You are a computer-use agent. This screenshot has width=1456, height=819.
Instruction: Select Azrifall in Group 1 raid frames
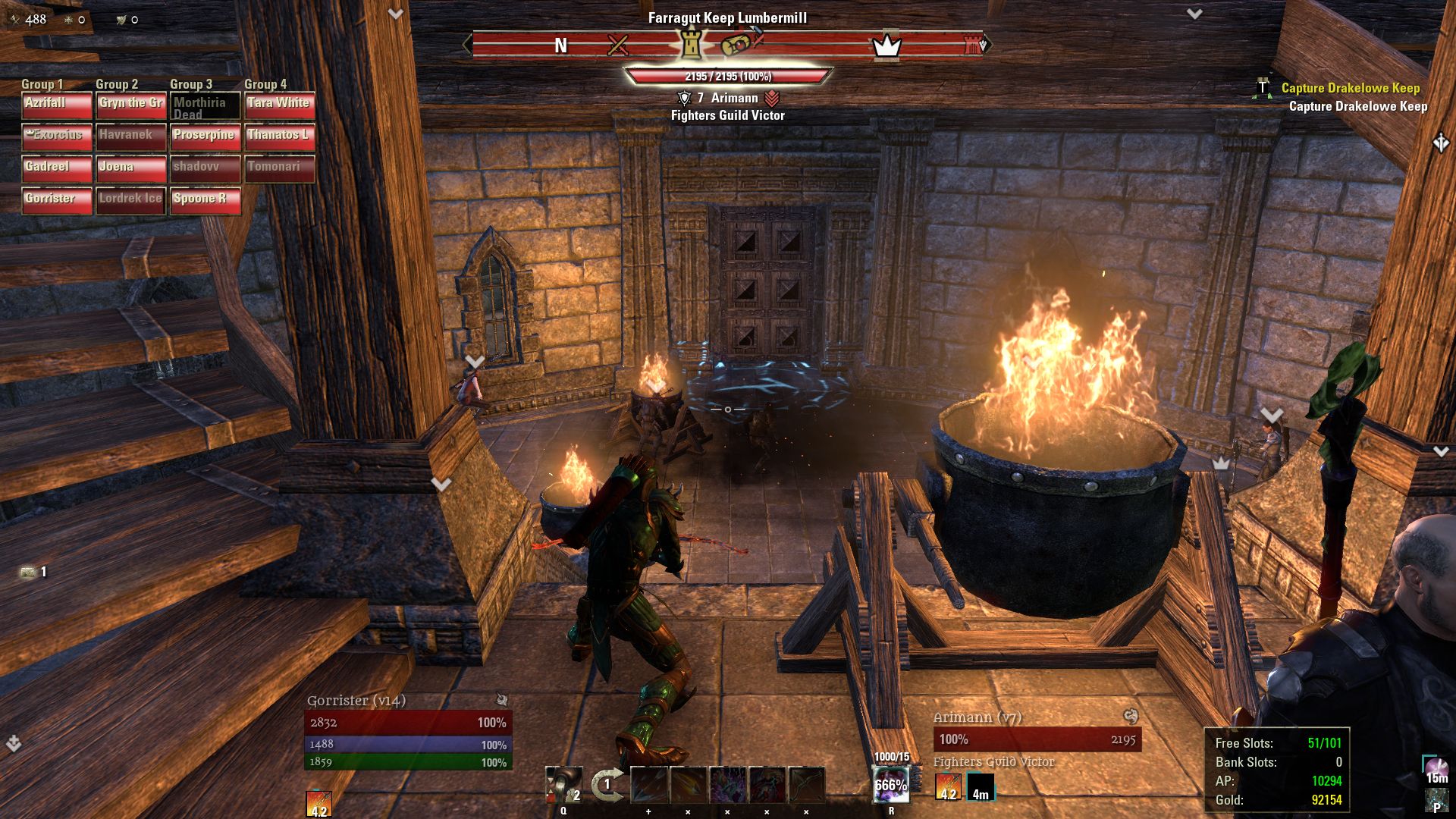57,105
